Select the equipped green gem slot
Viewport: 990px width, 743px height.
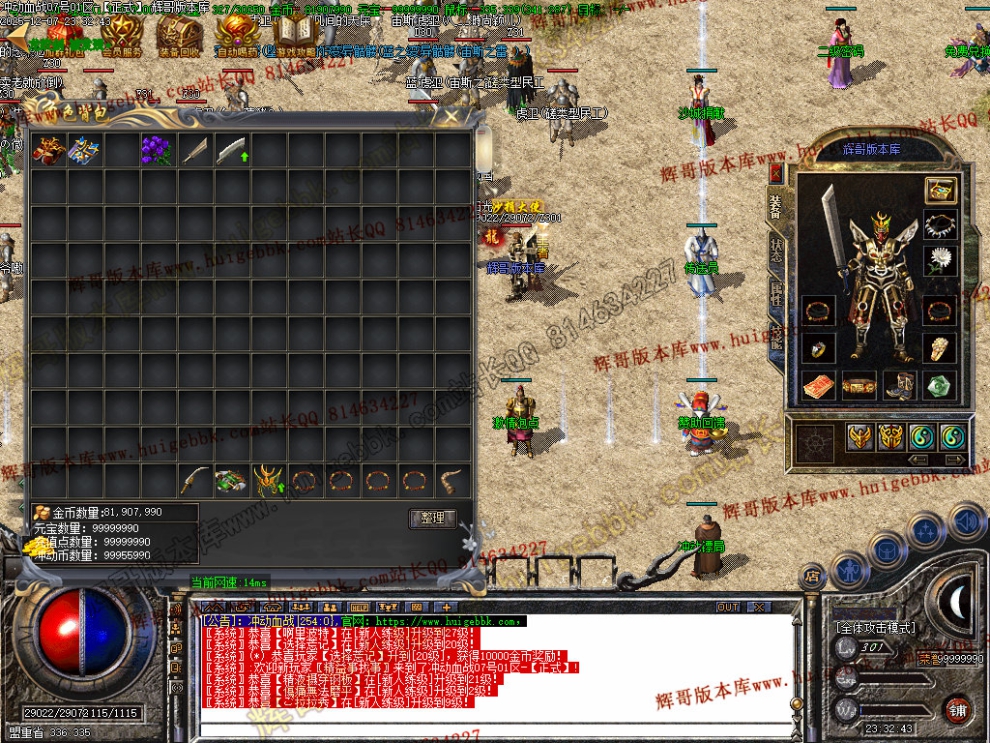(x=939, y=384)
